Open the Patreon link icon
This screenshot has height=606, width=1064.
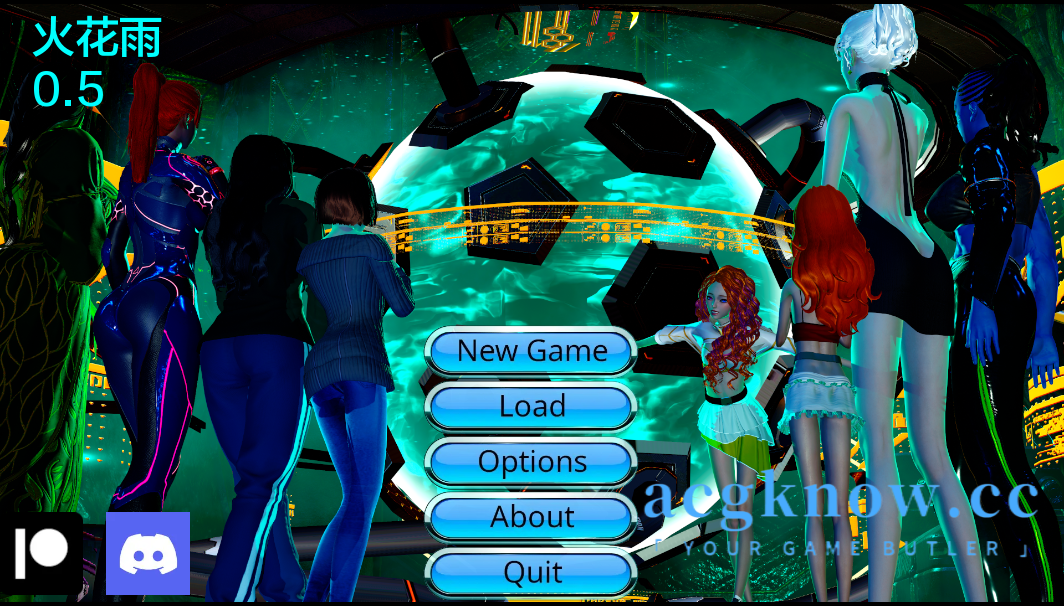41,551
